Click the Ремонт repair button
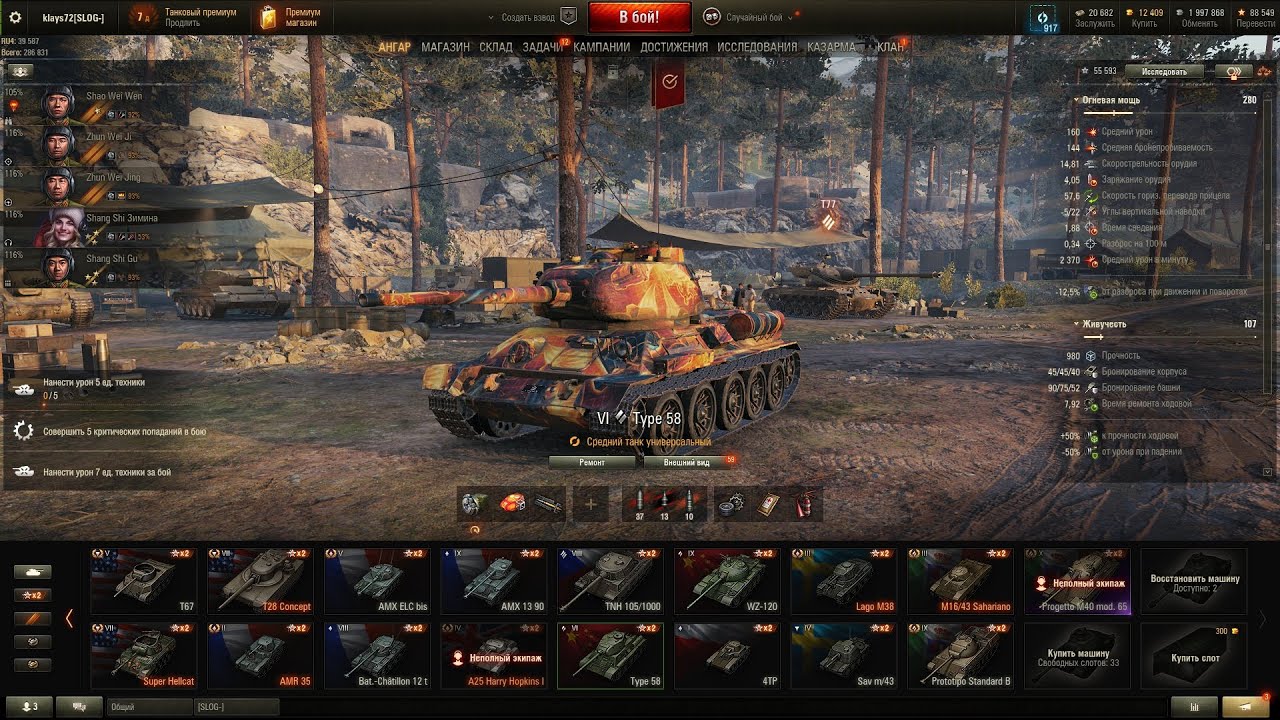This screenshot has height=720, width=1280. [592, 462]
